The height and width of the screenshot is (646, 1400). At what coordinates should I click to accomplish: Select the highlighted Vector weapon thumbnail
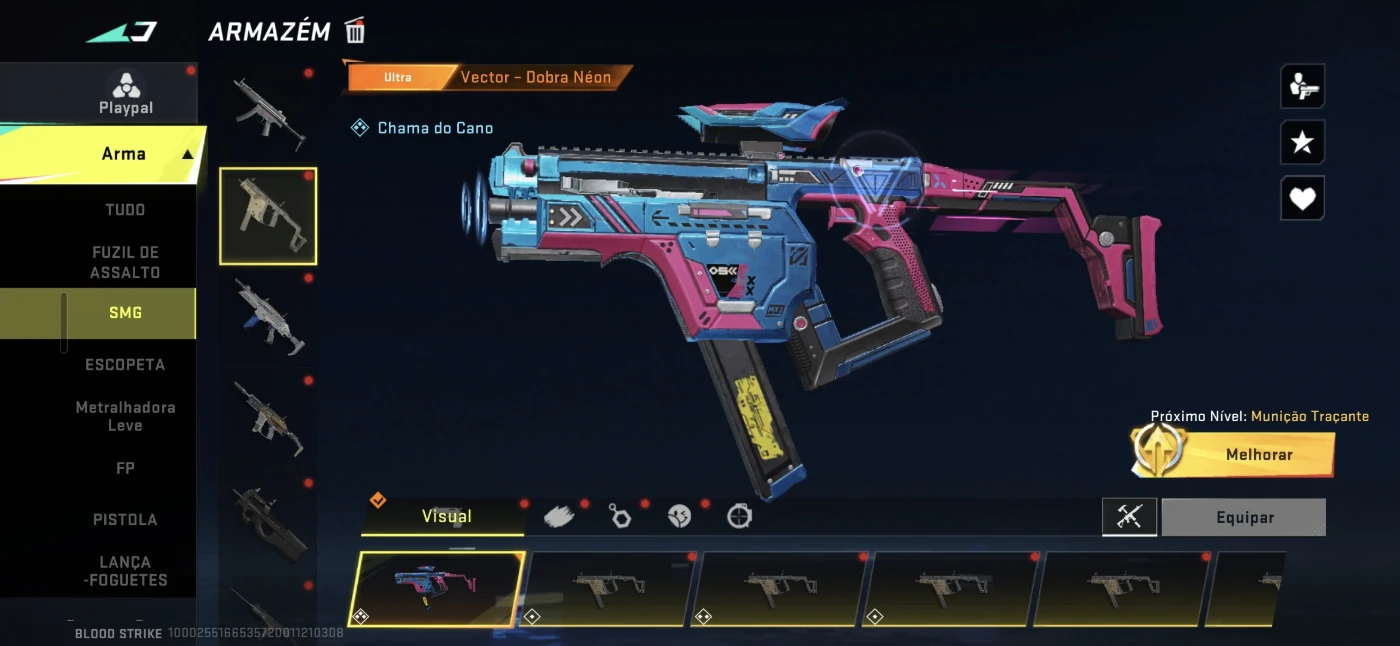268,216
